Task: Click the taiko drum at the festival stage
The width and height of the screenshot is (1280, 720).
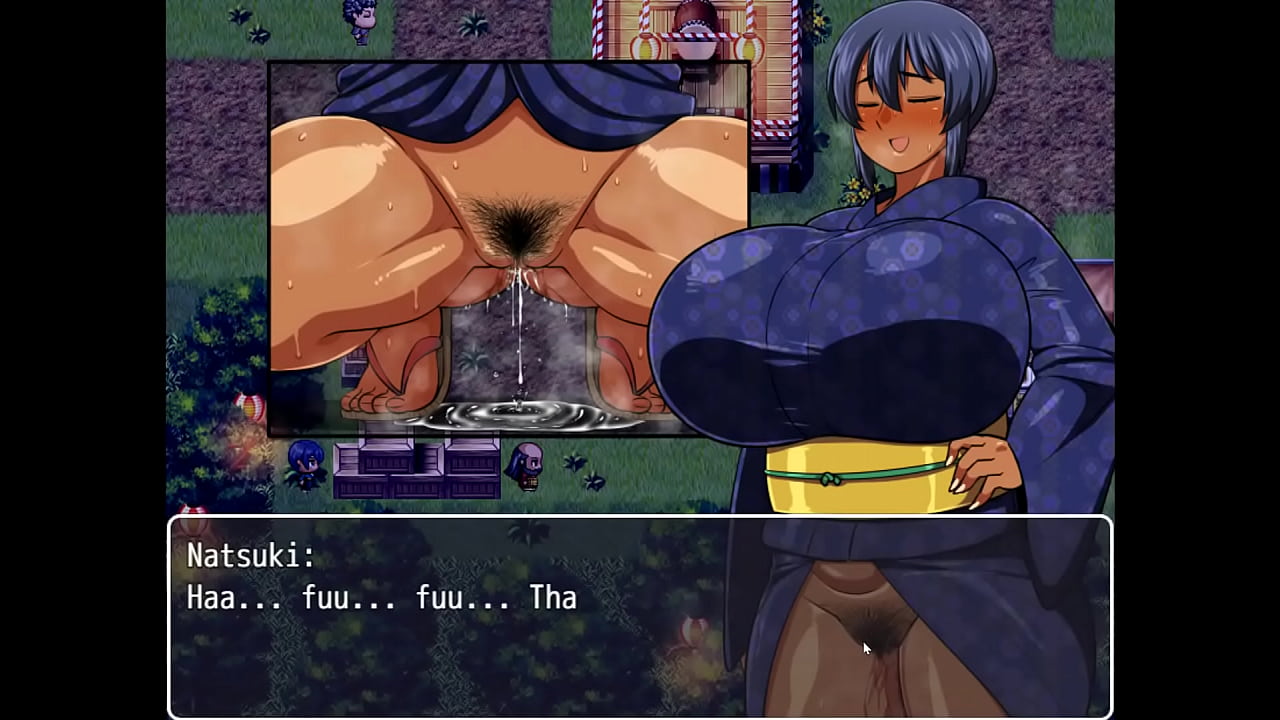Action: coord(695,20)
